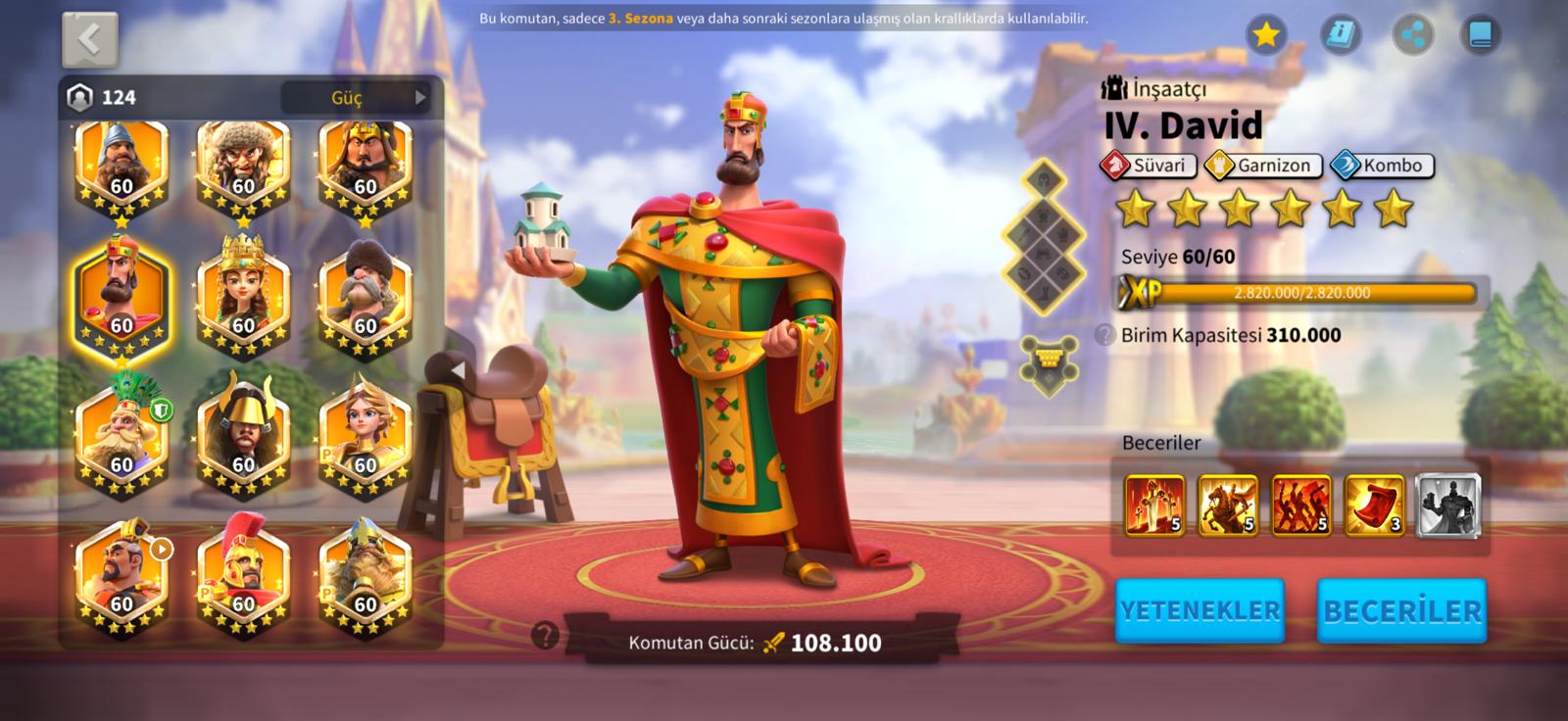Collapse the commander list with arrow tab
This screenshot has width=1568, height=721.
click(x=457, y=370)
